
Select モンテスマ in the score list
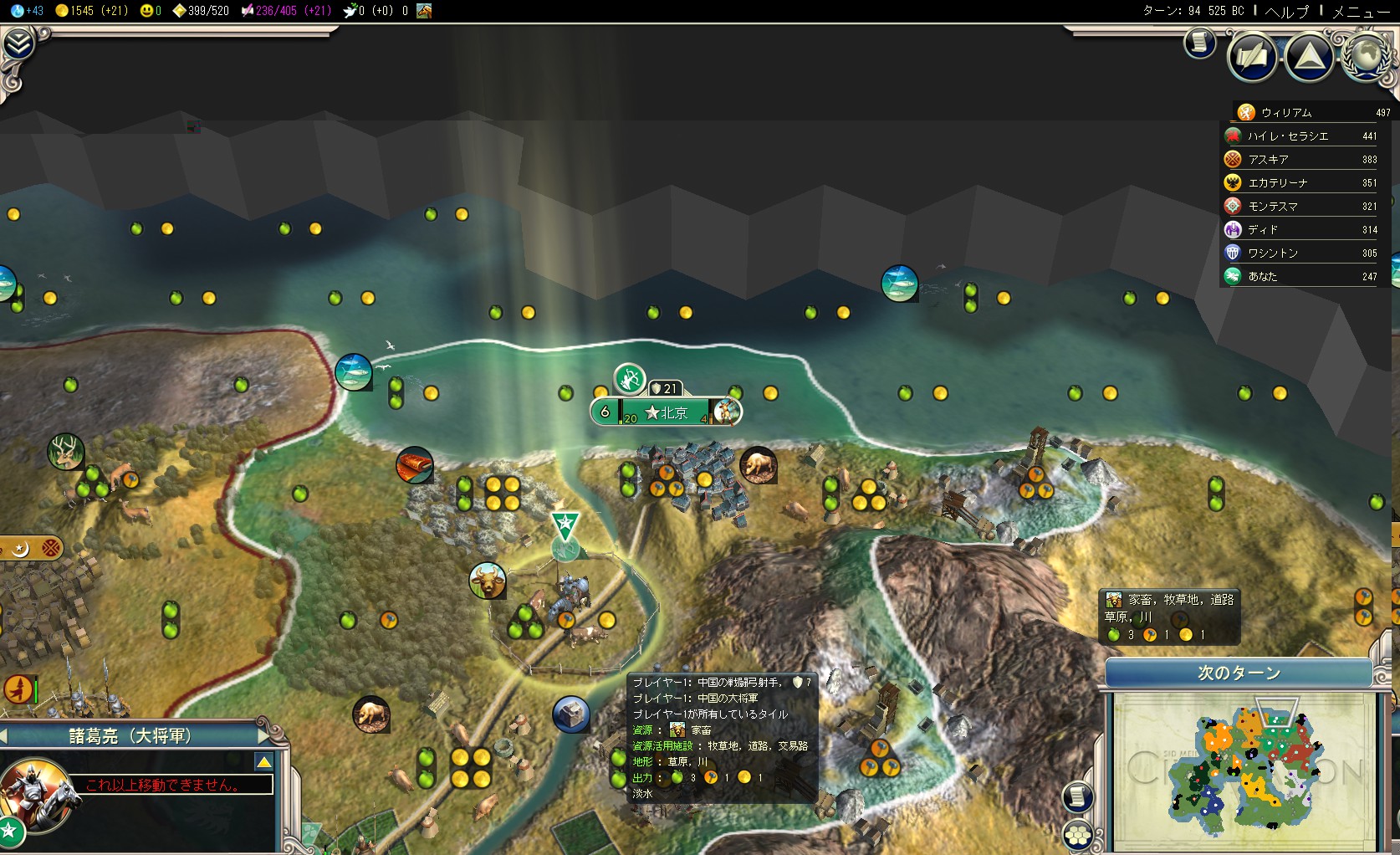pos(1273,207)
